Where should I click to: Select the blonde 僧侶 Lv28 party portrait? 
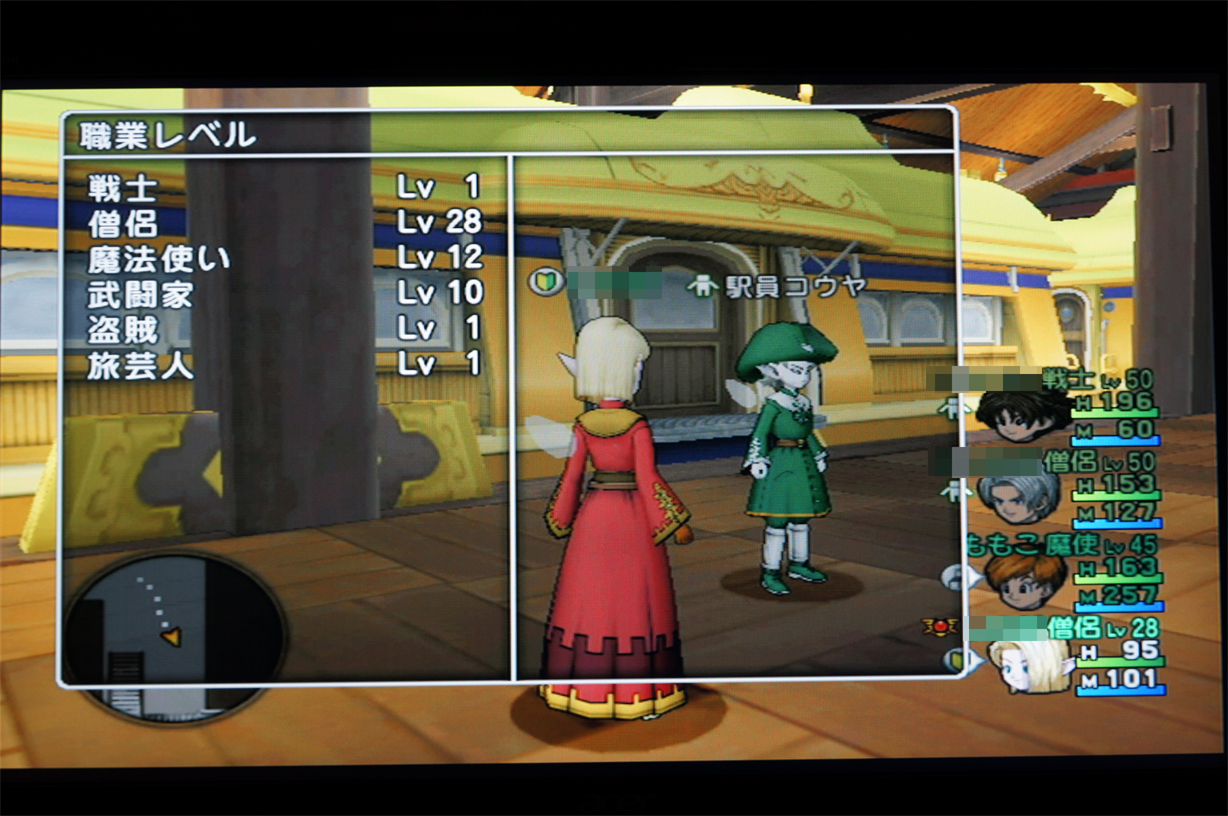1028,664
